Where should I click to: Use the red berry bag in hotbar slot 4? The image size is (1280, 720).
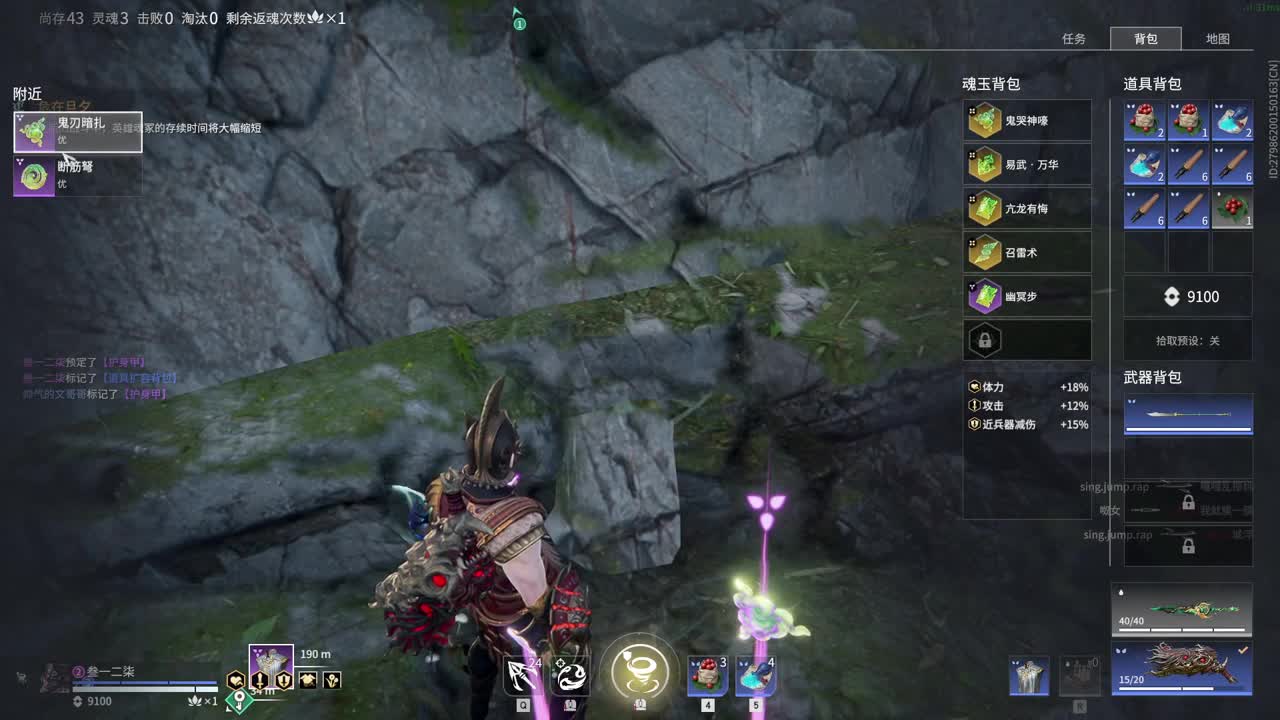[708, 675]
